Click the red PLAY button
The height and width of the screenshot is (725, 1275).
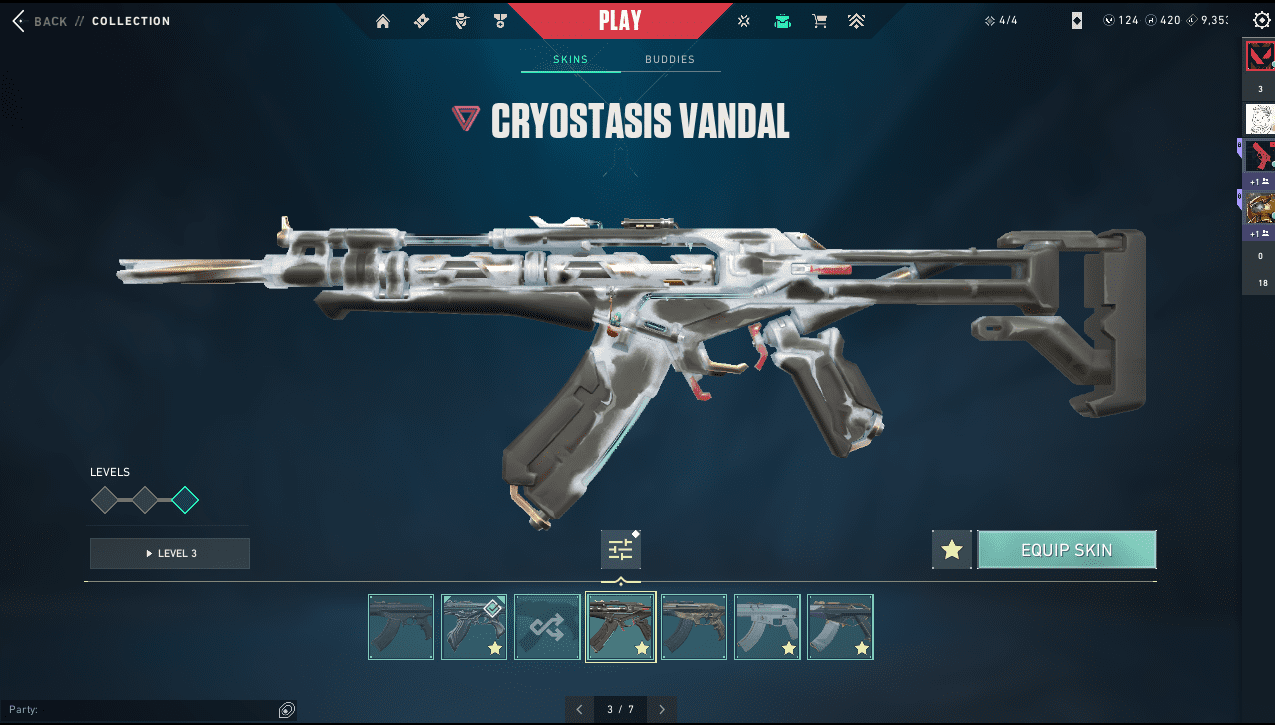pos(620,20)
